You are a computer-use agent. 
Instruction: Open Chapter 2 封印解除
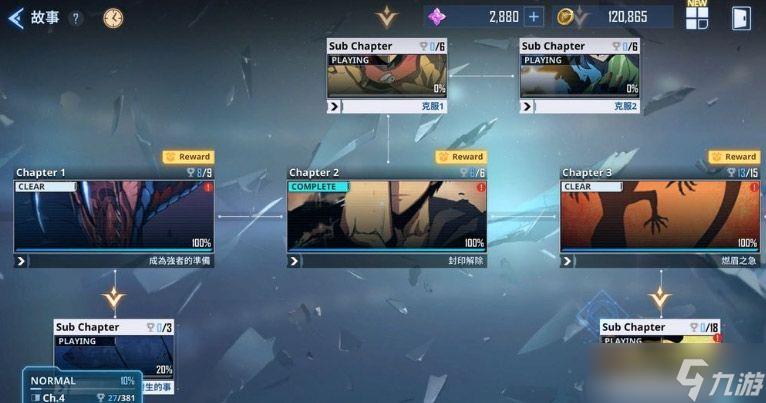[387, 215]
